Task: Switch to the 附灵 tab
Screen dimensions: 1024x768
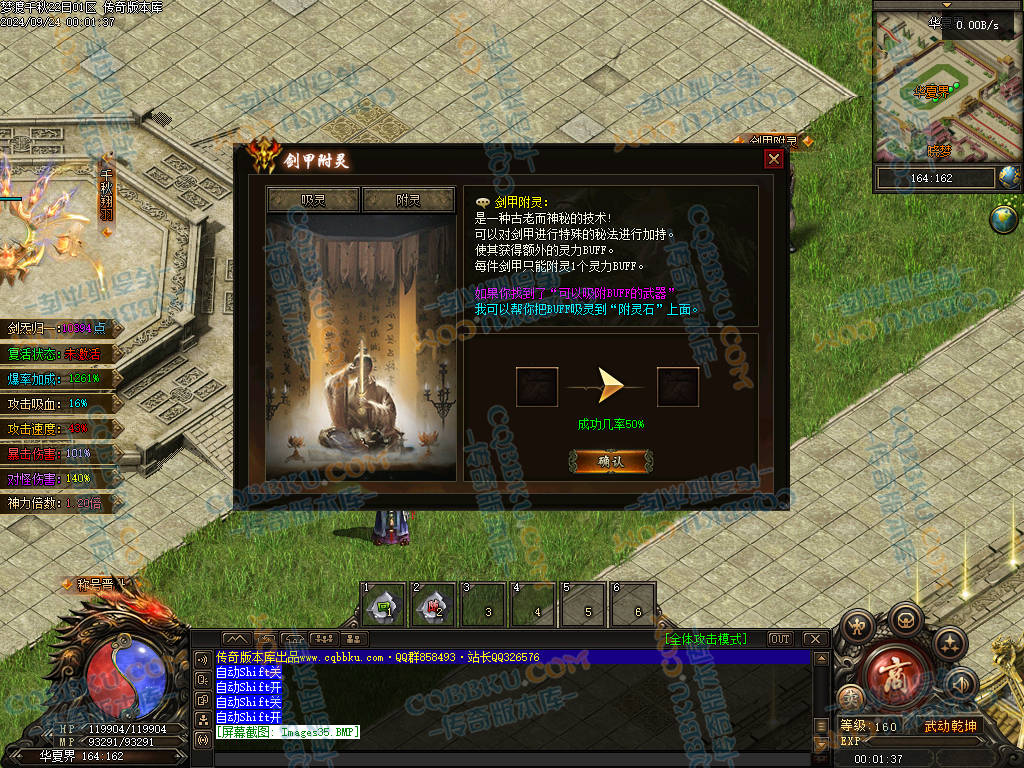Action: coord(408,200)
